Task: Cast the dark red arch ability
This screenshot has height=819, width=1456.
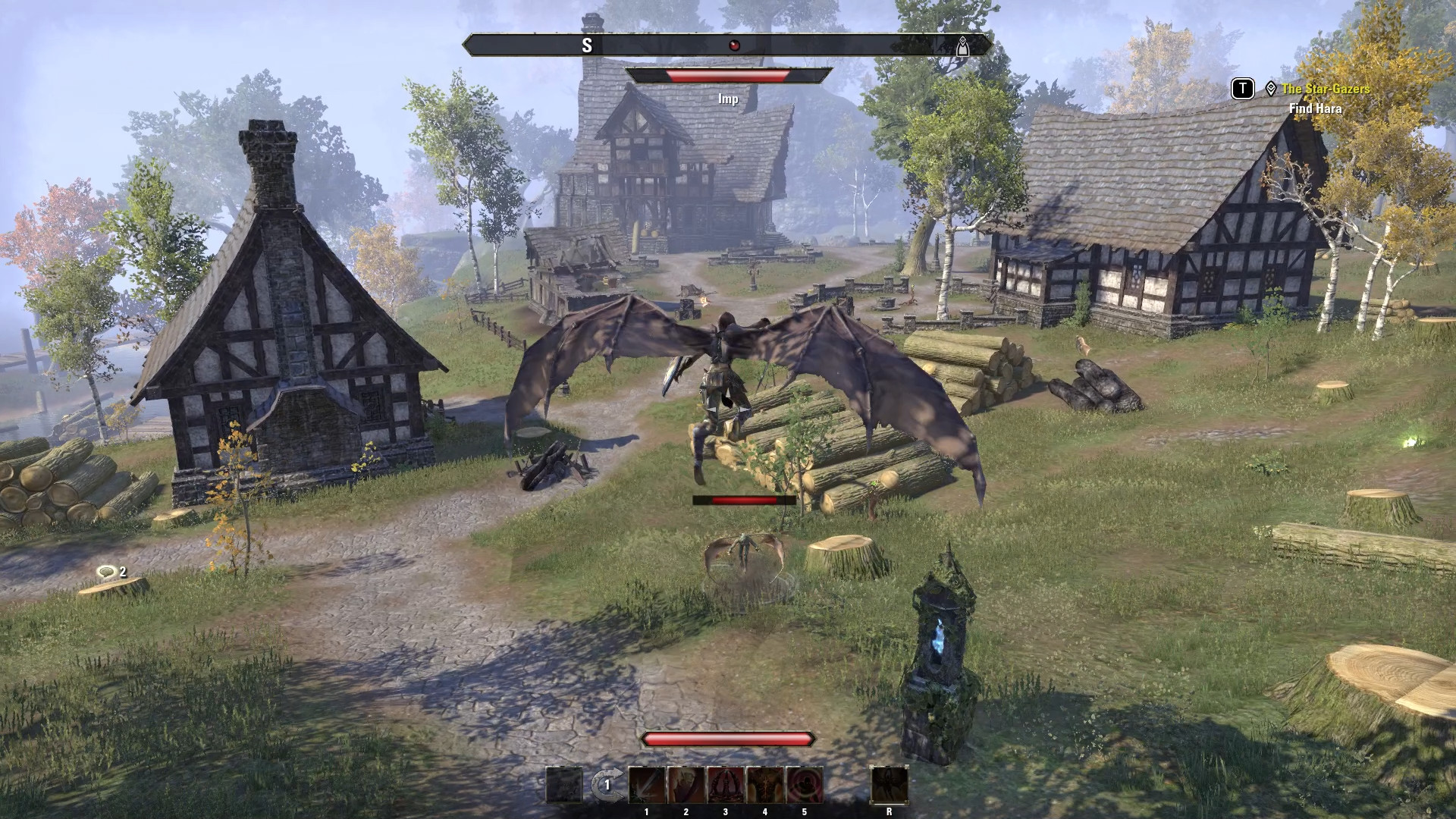Action: 726,784
